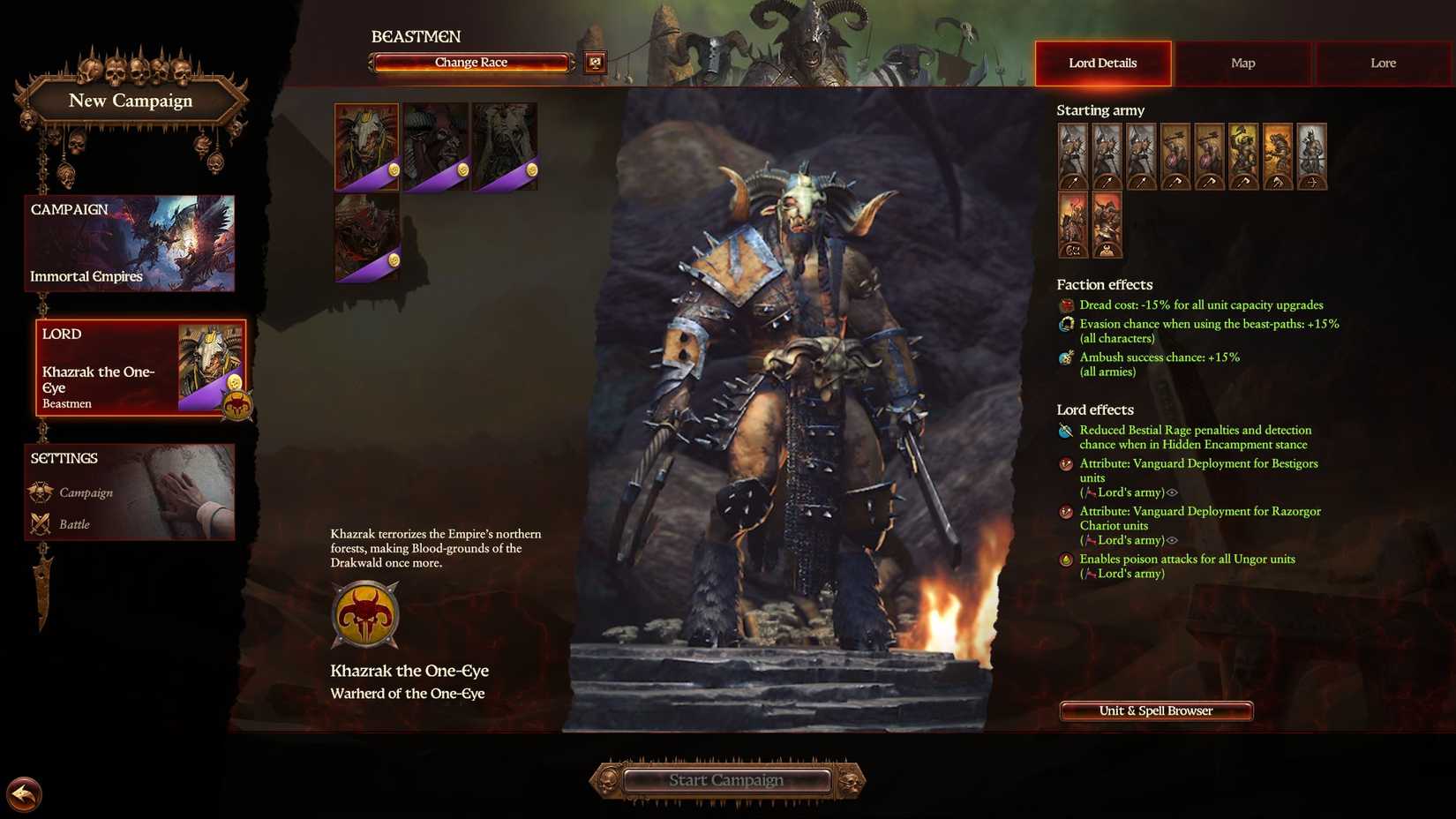
Task: Open the Unit & Spell Browser
Action: 1155,710
